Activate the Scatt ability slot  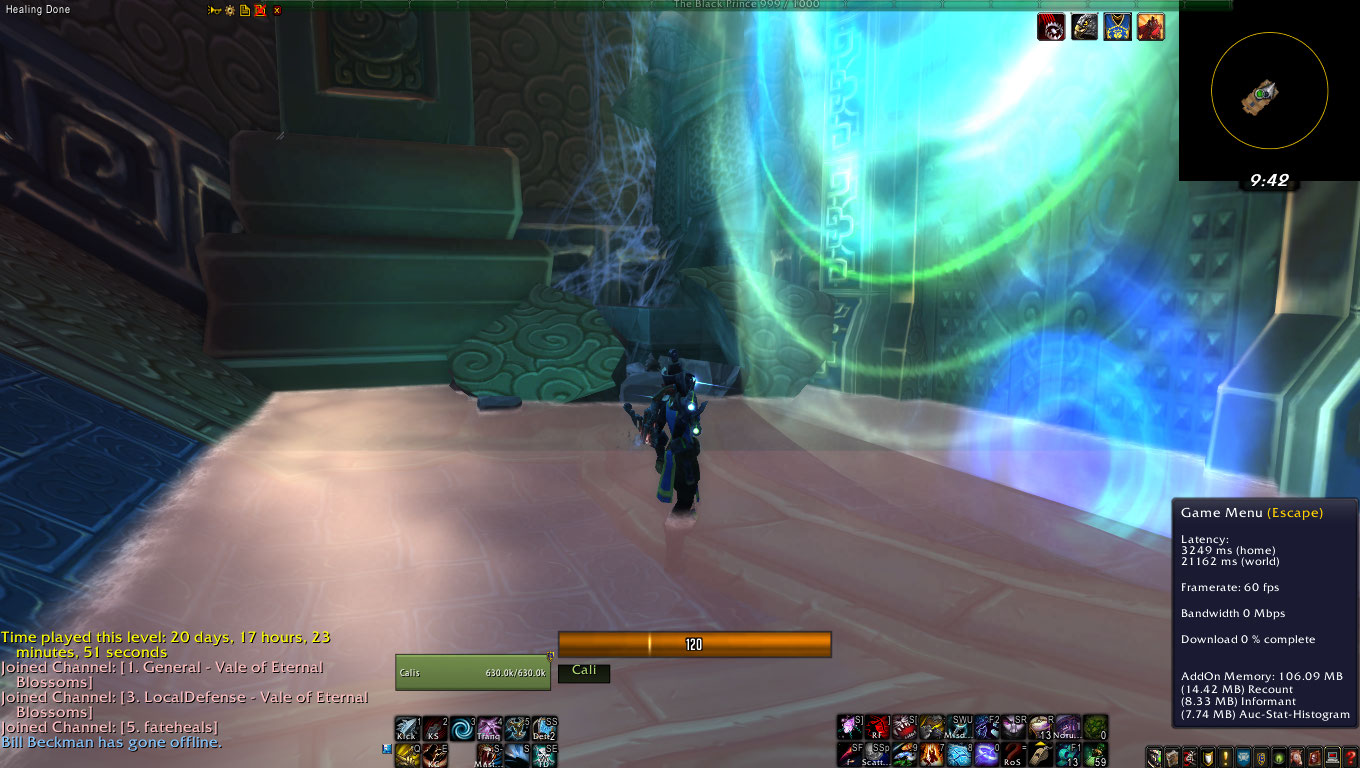click(877, 755)
